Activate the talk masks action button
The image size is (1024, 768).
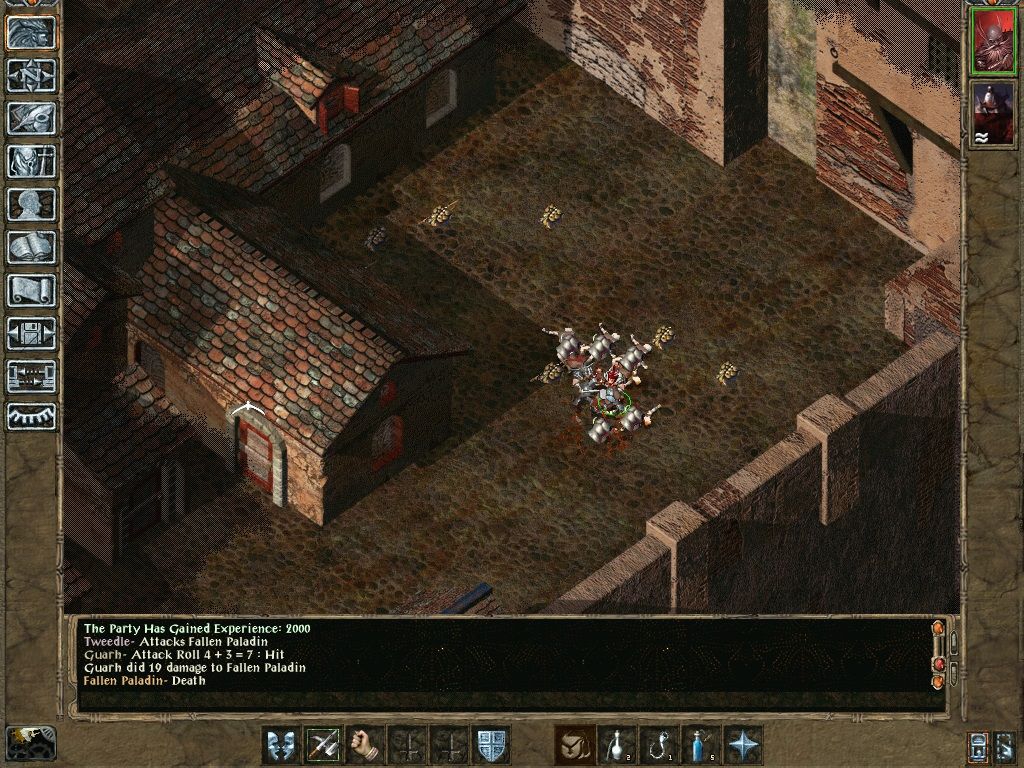pyautogui.click(x=281, y=745)
